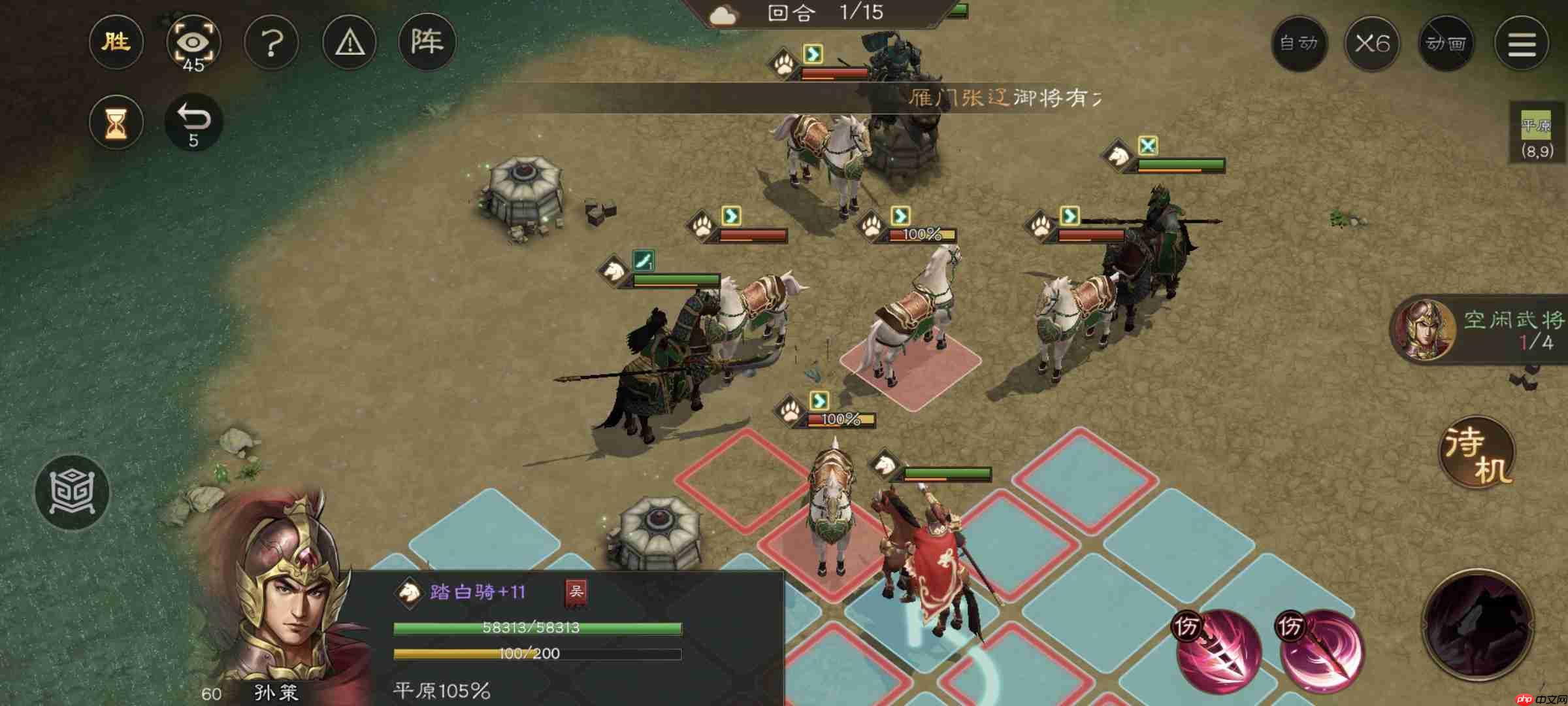The height and width of the screenshot is (706, 1568).
Task: Open the ? help icon
Action: coord(272,42)
